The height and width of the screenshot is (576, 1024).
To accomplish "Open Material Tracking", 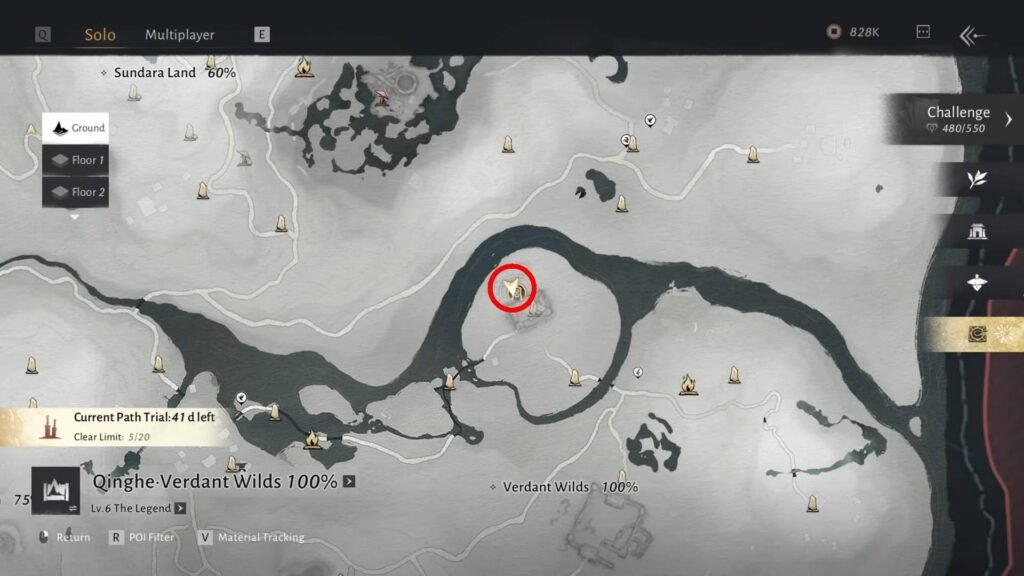I will 253,537.
